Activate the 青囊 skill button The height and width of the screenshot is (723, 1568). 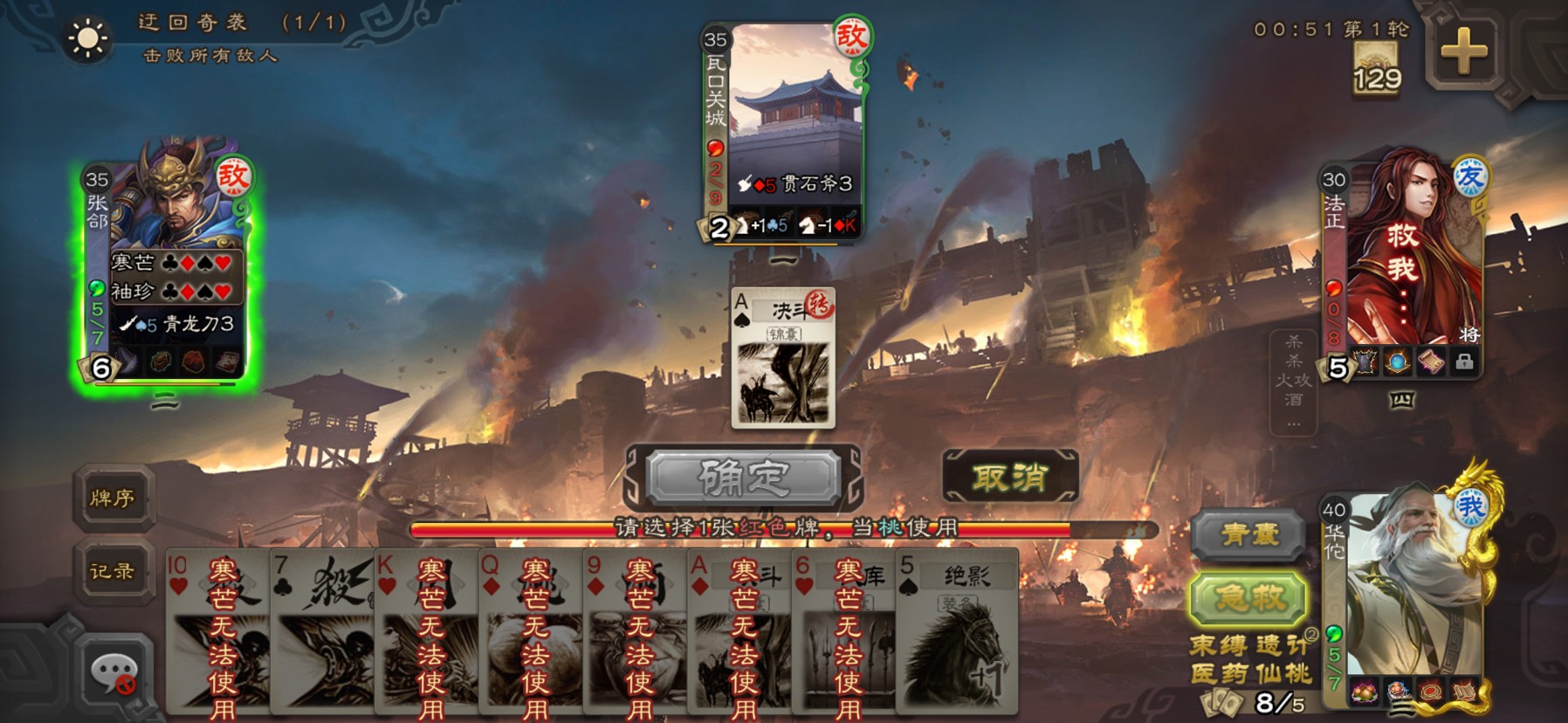(x=1249, y=534)
